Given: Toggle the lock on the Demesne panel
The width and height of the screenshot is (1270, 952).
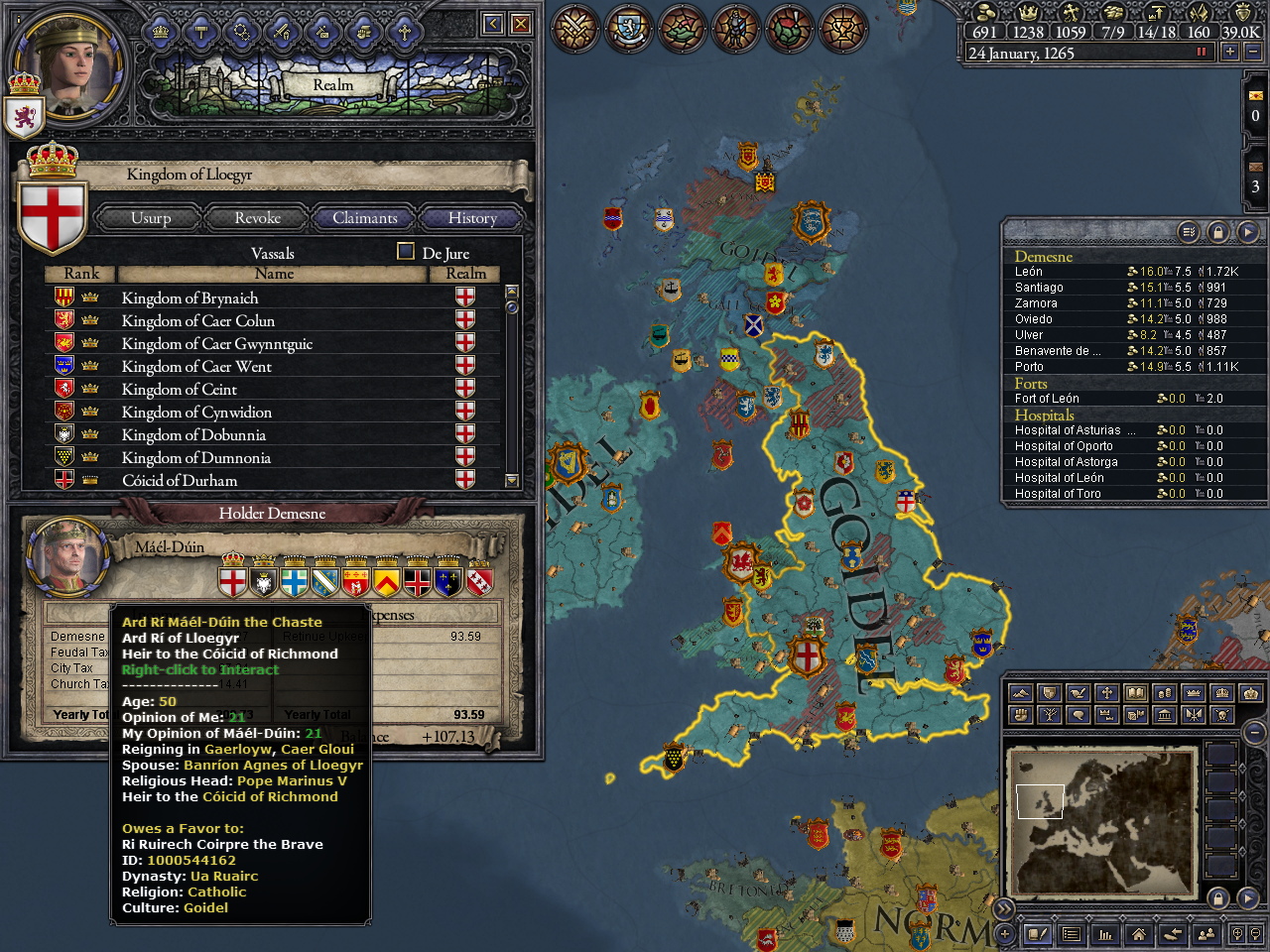Looking at the screenshot, I should click(x=1217, y=231).
